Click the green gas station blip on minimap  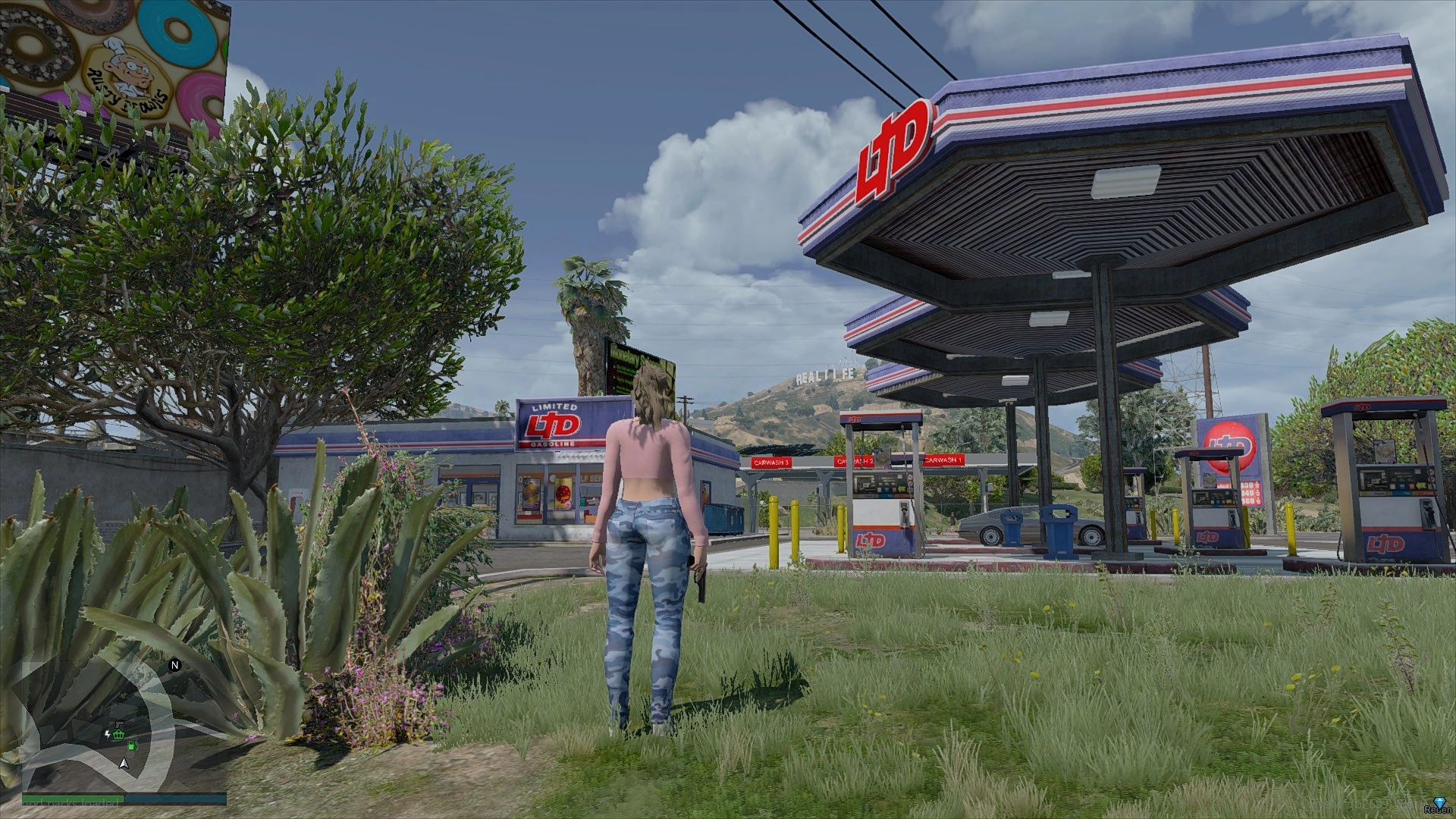[133, 745]
